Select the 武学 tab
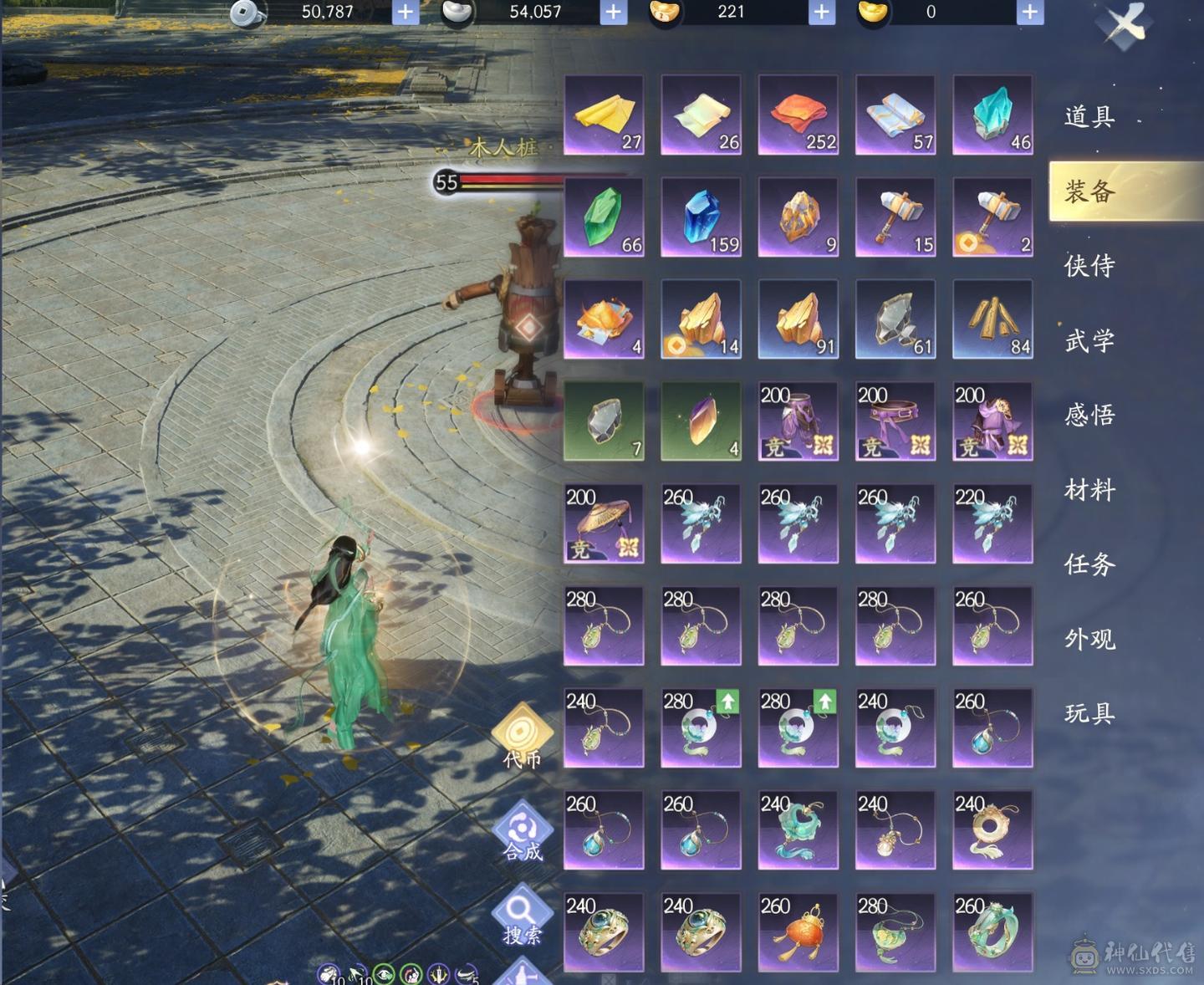 (x=1089, y=340)
